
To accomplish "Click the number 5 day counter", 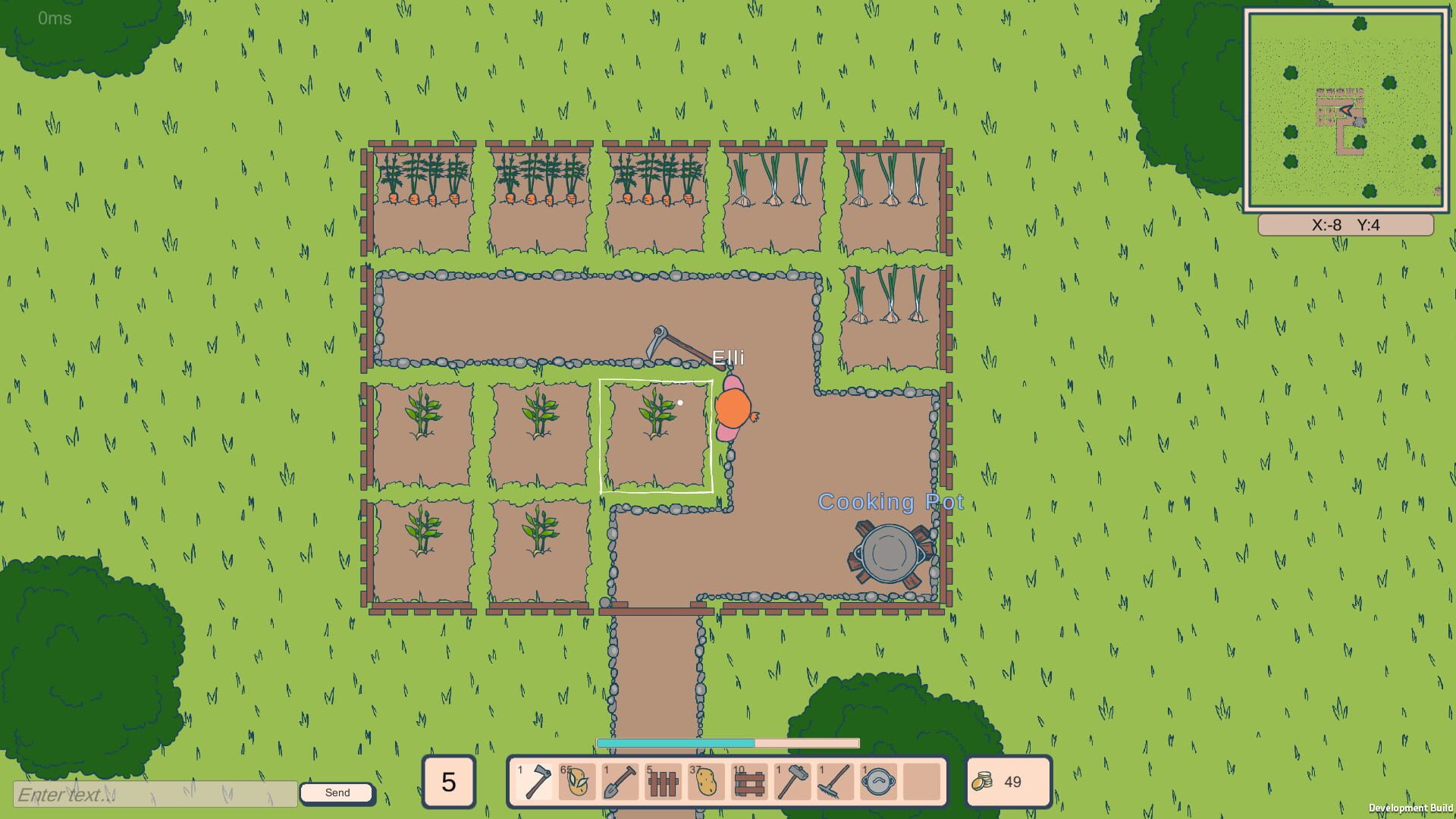I will [x=448, y=783].
